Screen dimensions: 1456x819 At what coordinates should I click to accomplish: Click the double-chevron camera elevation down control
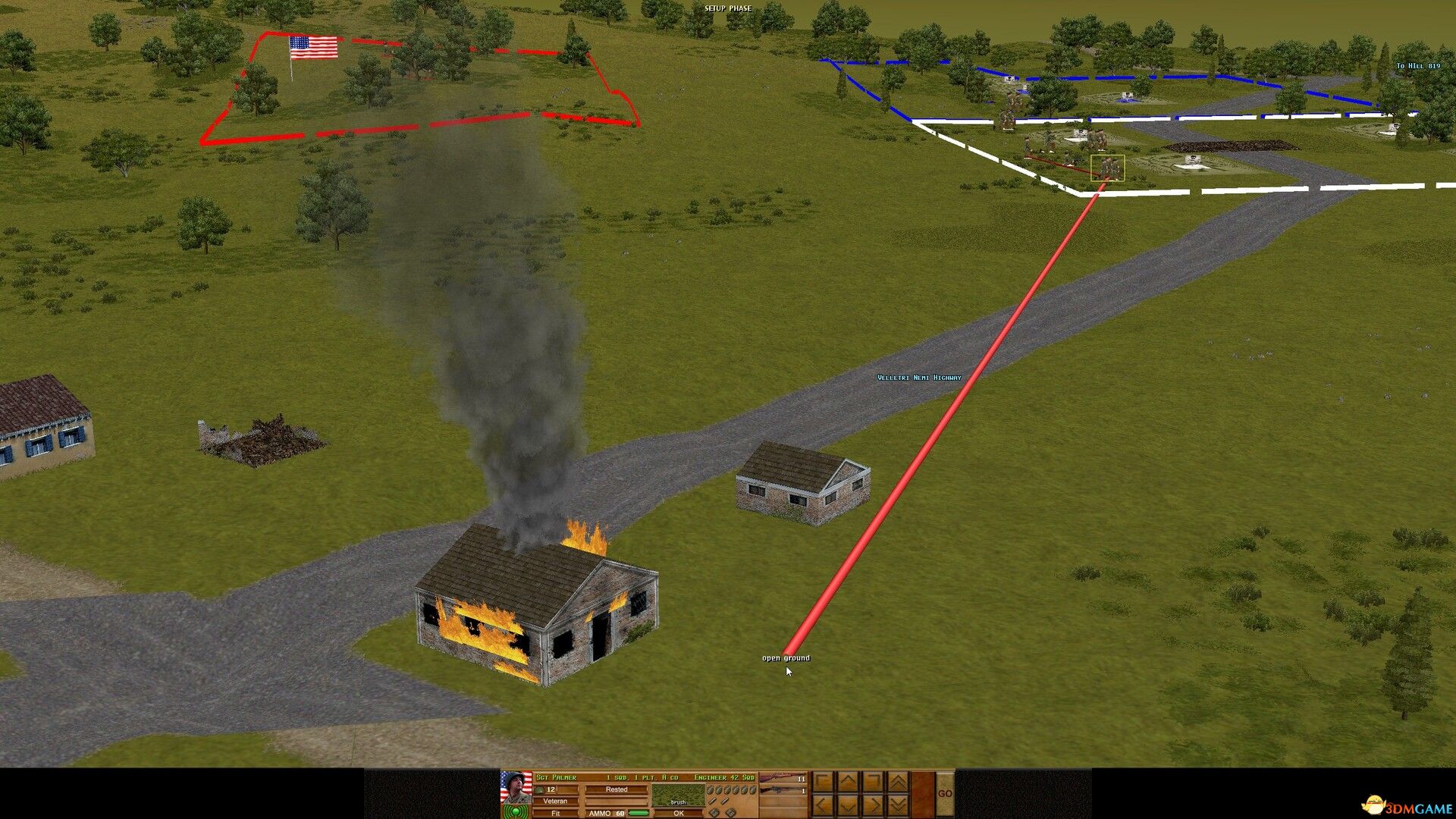tap(896, 807)
